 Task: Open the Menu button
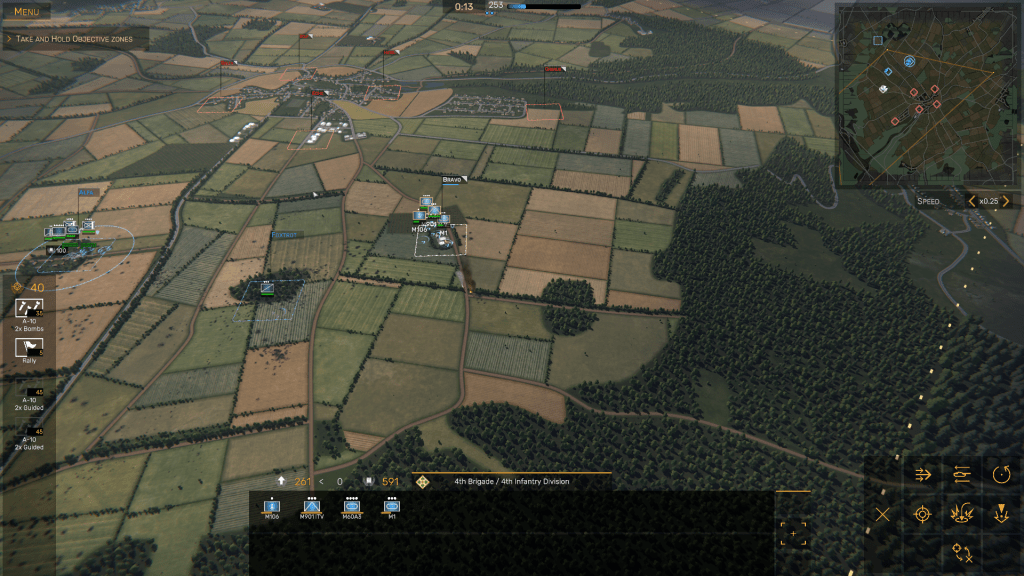(x=26, y=12)
